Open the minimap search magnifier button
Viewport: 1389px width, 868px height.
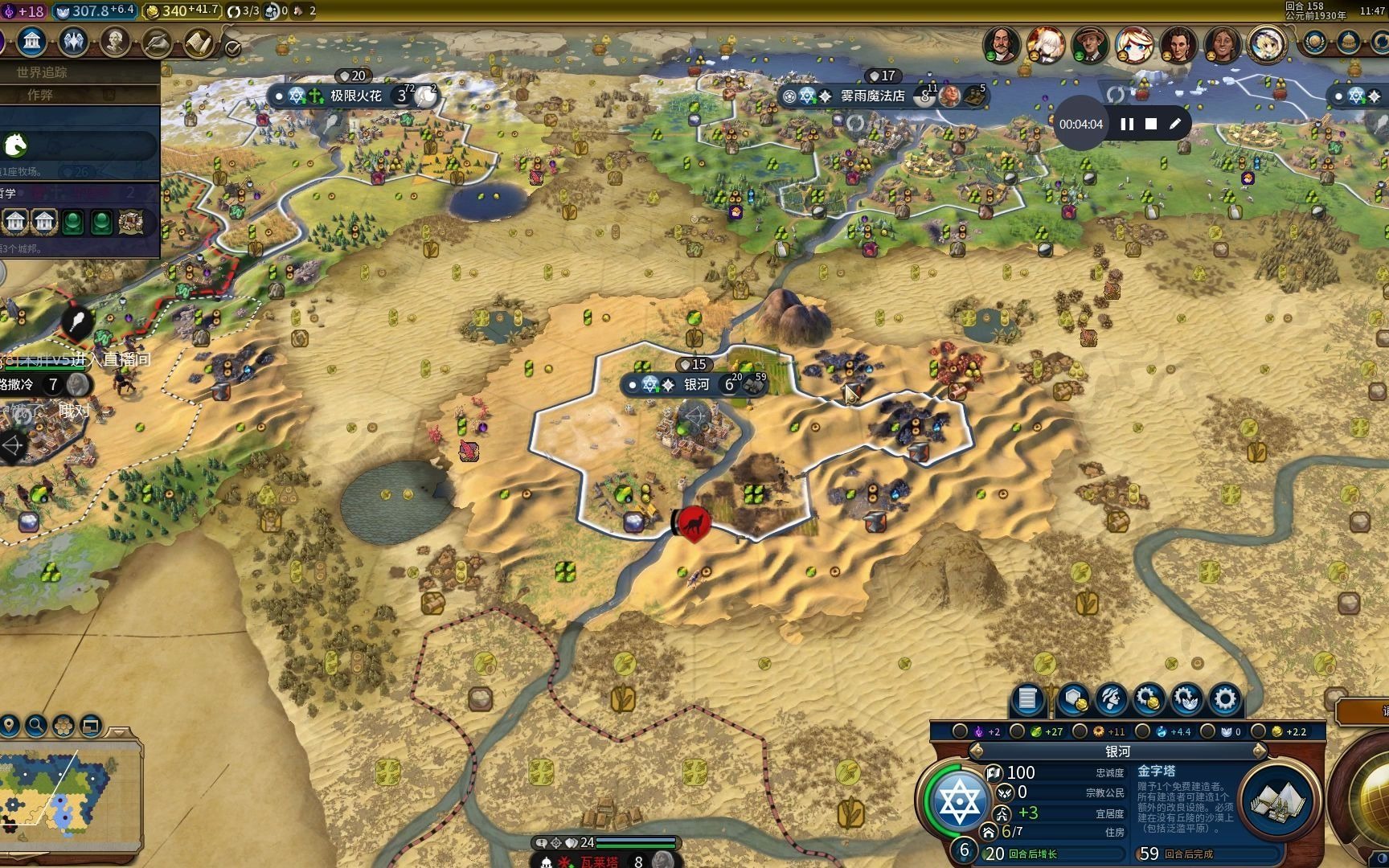coord(36,726)
